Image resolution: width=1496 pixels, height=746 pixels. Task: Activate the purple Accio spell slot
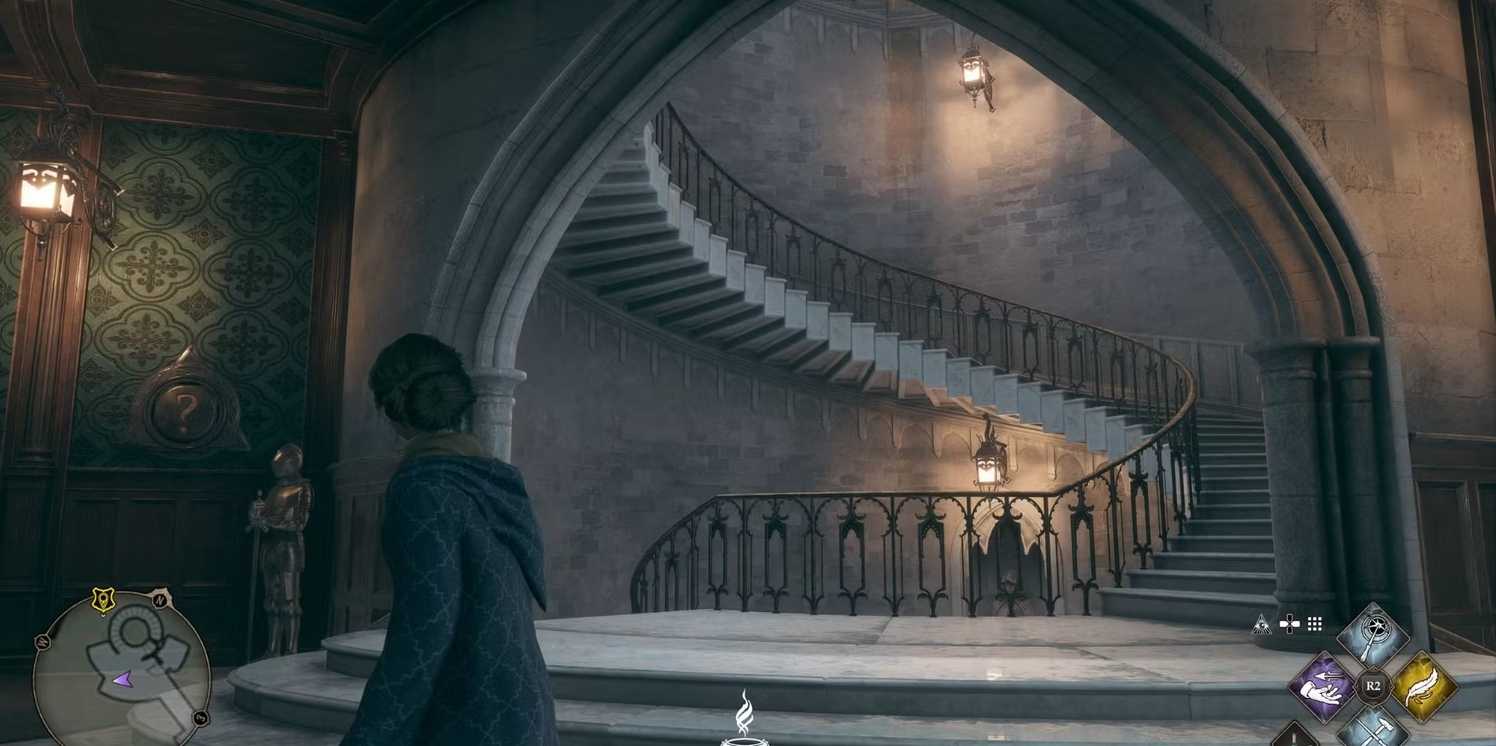click(1322, 687)
